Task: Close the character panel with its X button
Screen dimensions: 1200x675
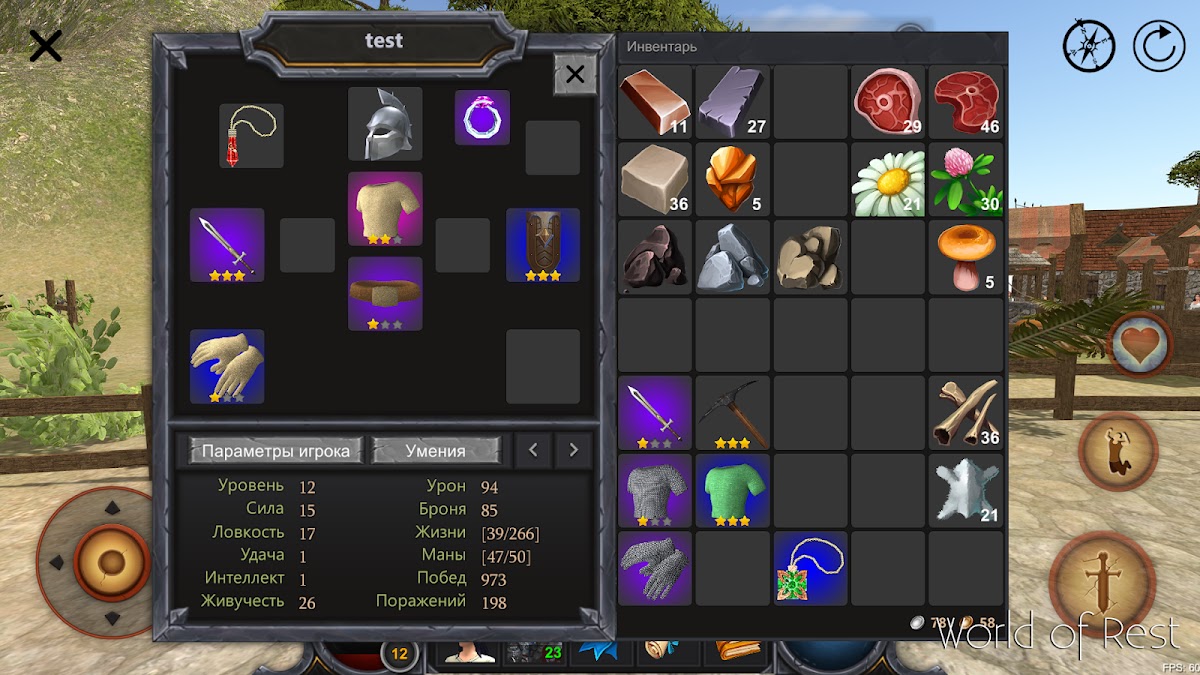Action: (x=575, y=74)
